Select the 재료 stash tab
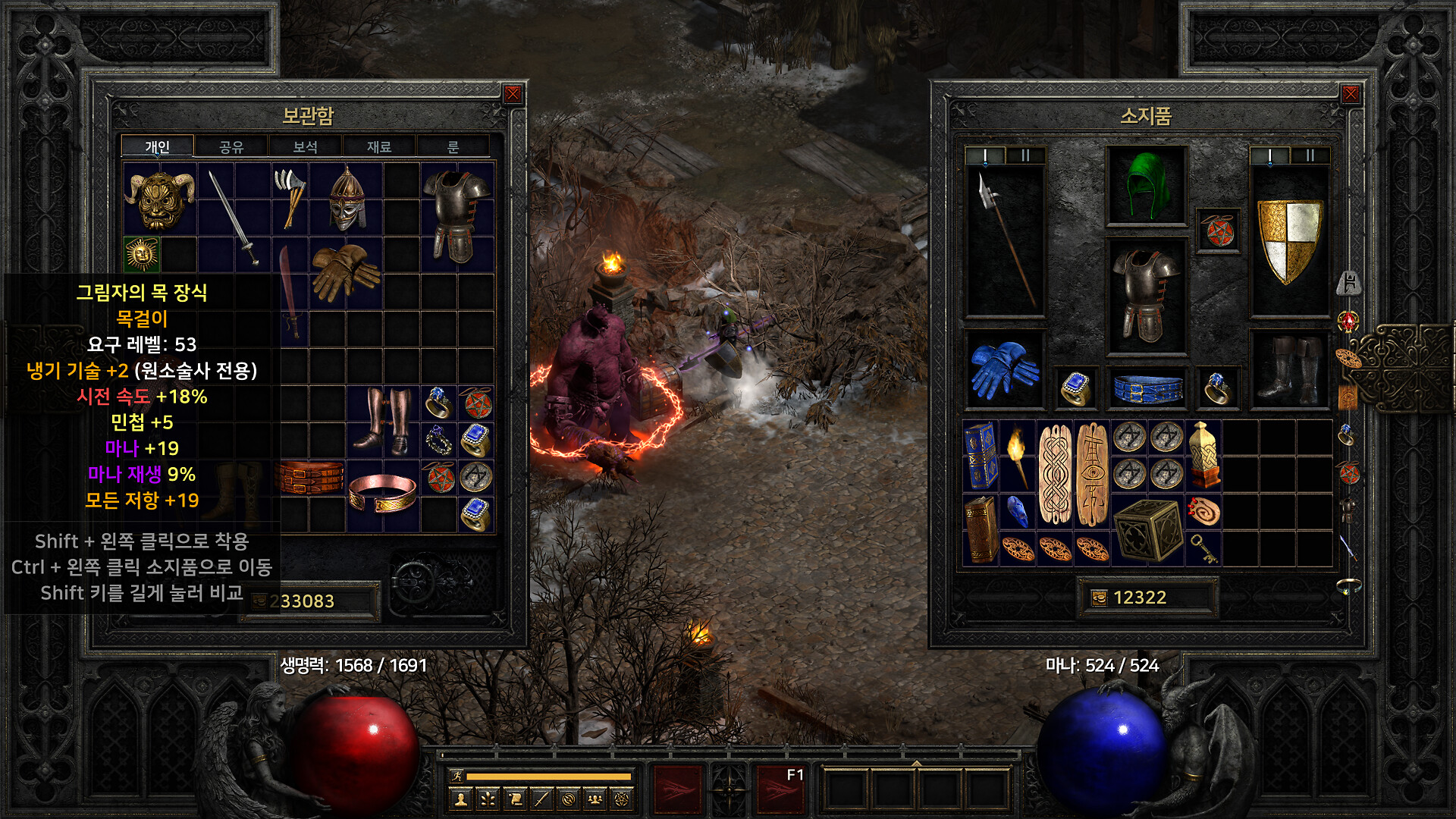1456x819 pixels. click(x=378, y=146)
